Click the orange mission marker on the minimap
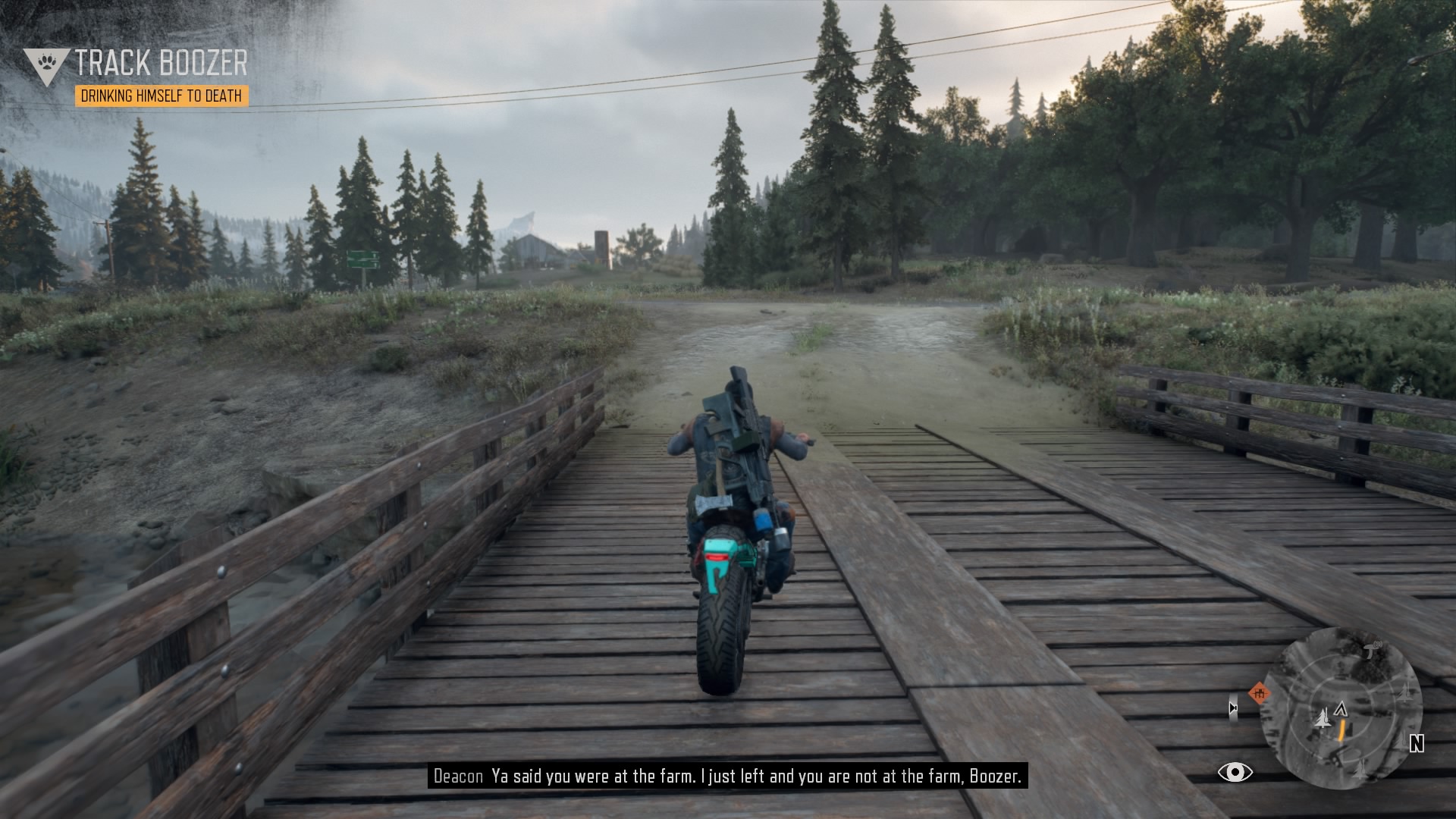 [1260, 693]
